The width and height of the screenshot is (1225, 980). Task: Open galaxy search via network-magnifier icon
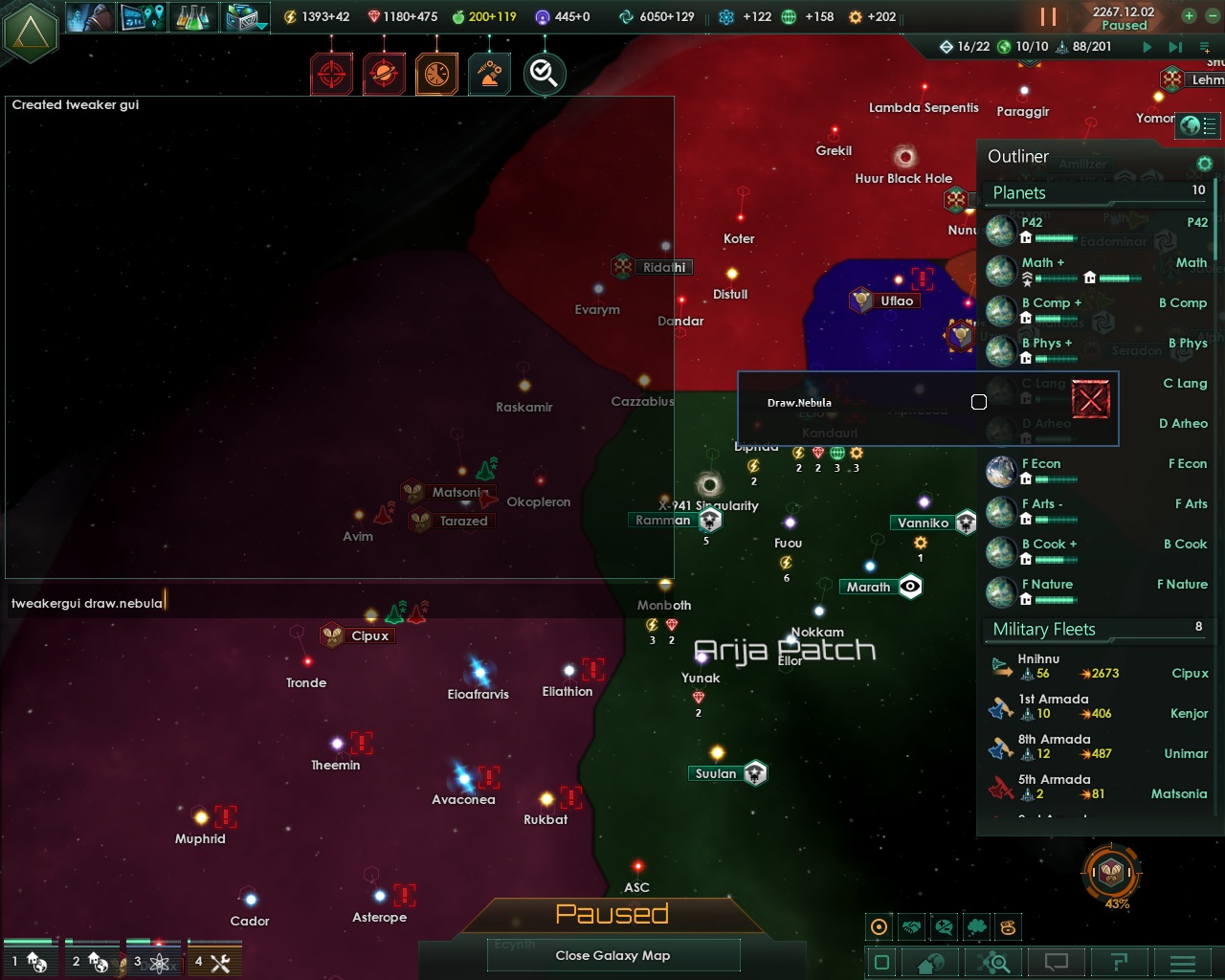993,964
